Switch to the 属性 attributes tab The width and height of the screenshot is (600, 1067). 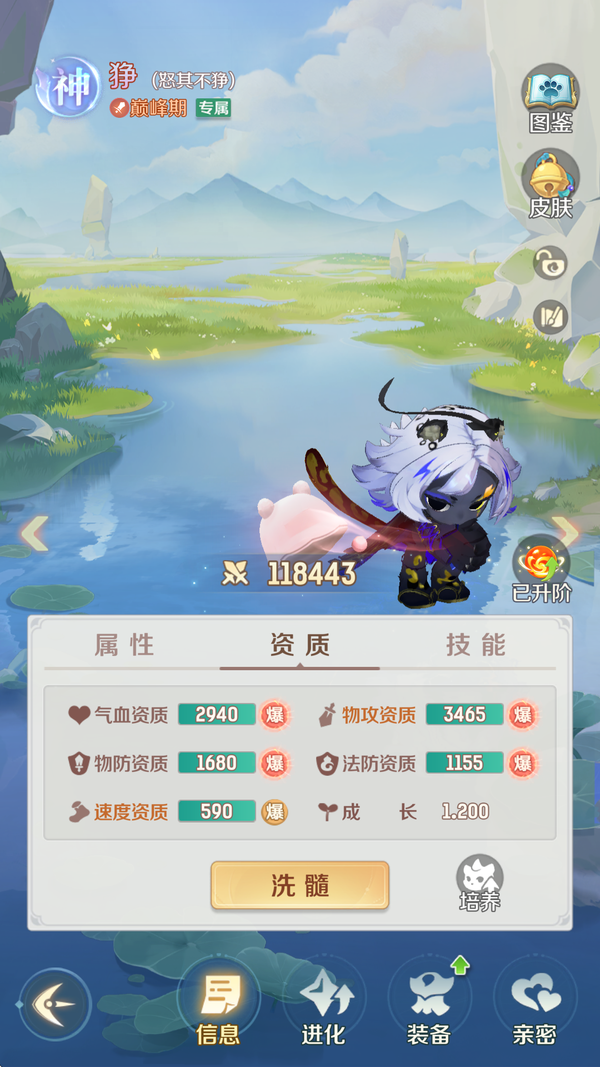coord(125,645)
